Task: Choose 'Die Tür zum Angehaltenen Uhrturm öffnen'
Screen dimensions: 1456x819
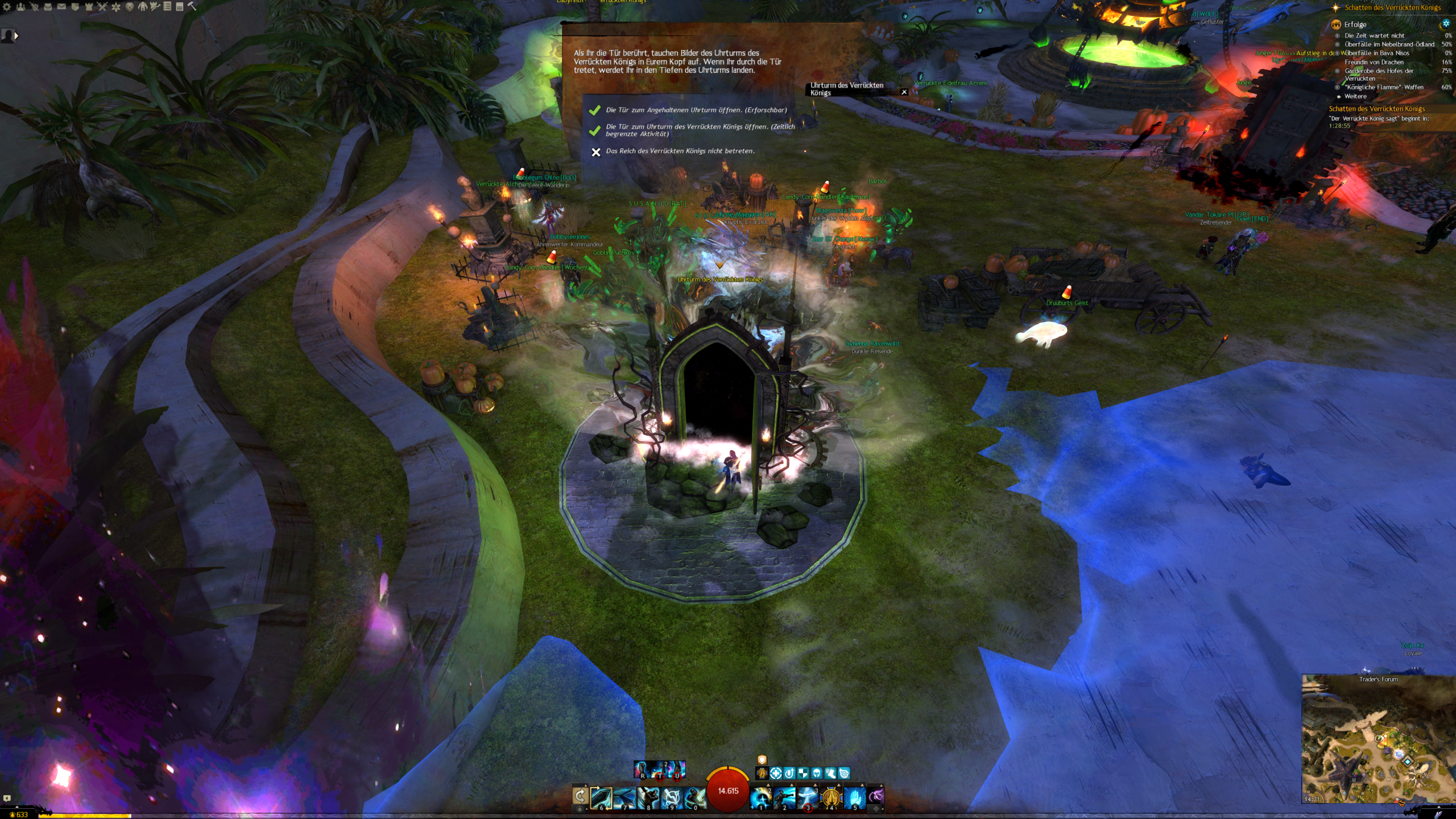Action: [696, 110]
